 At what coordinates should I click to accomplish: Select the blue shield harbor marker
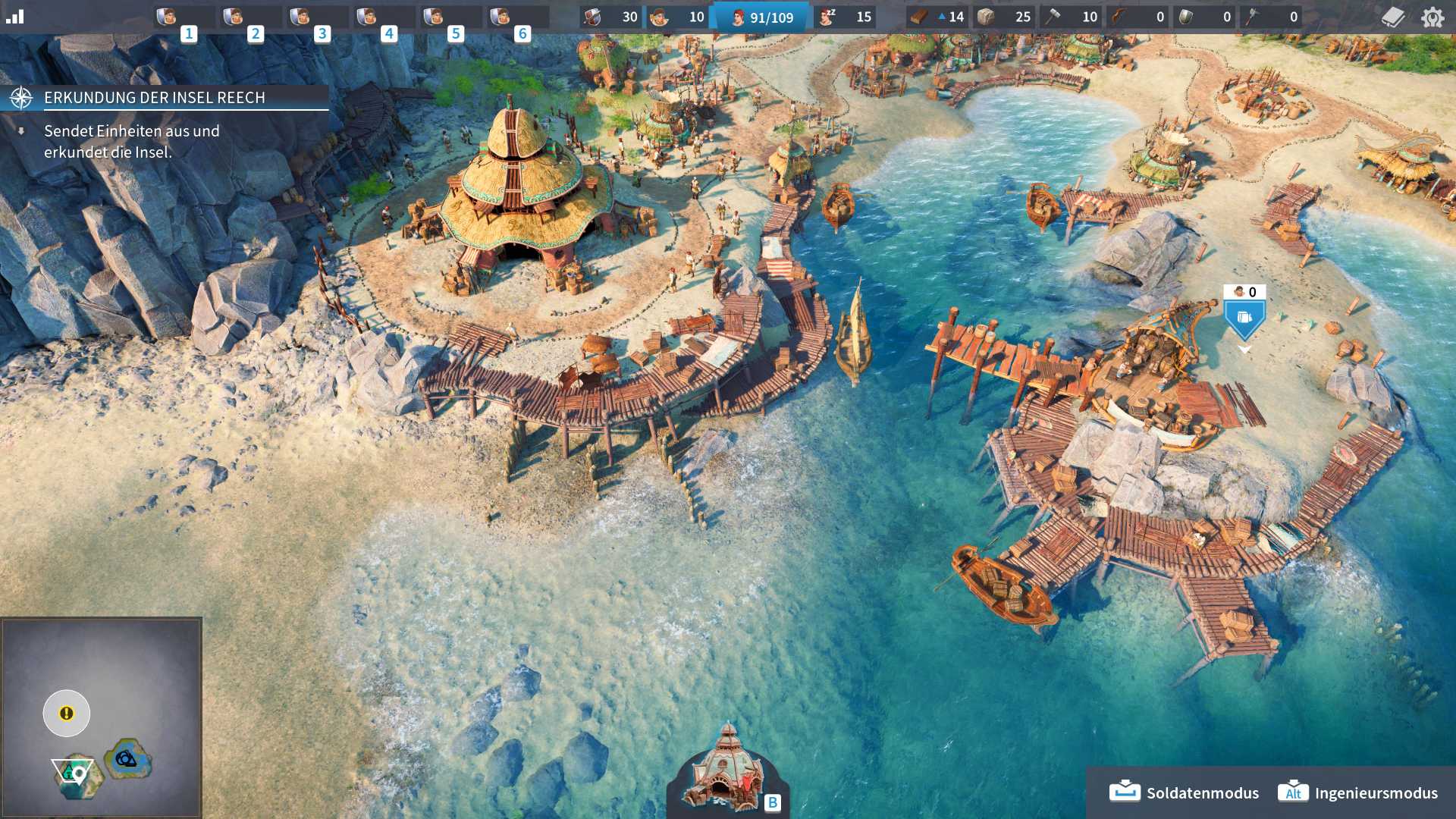coord(1244,318)
